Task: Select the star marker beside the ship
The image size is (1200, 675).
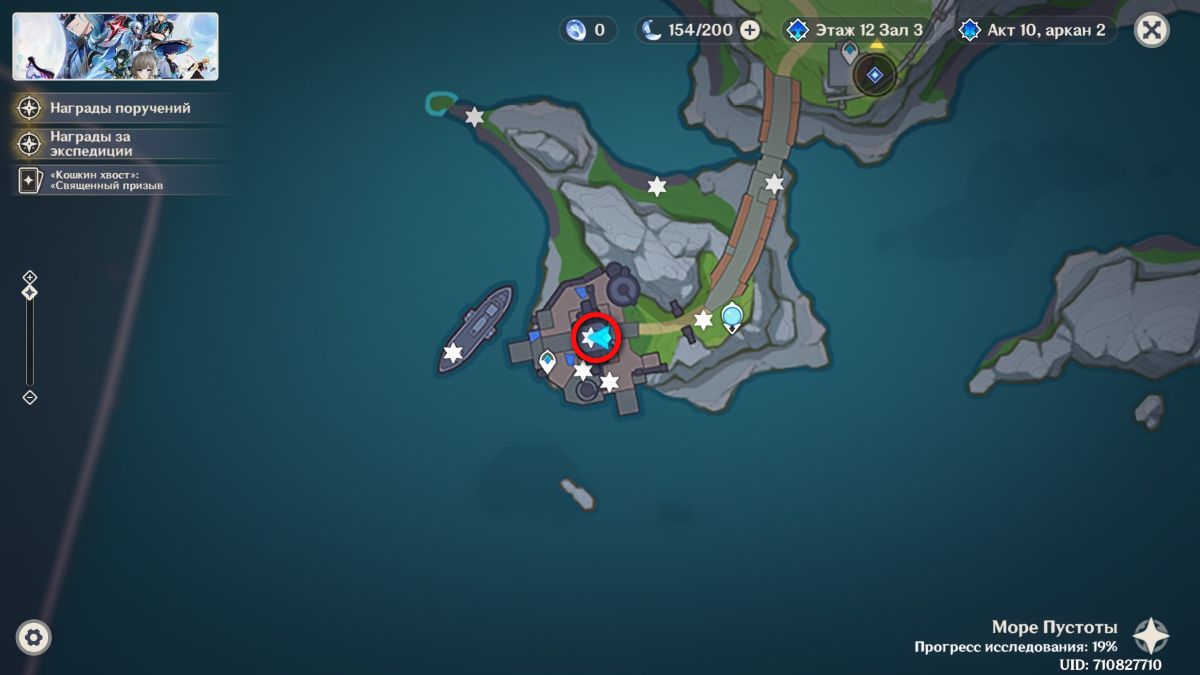Action: [453, 352]
